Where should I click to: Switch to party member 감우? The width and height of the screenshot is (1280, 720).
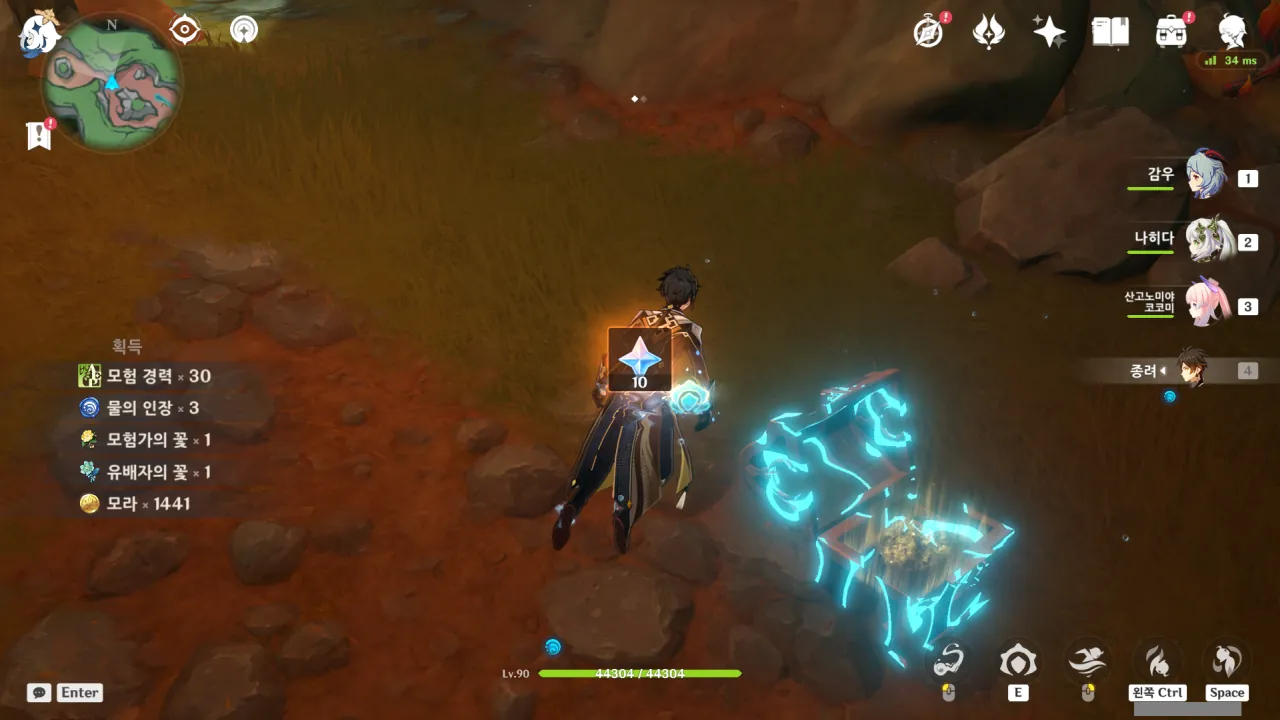pos(1205,176)
